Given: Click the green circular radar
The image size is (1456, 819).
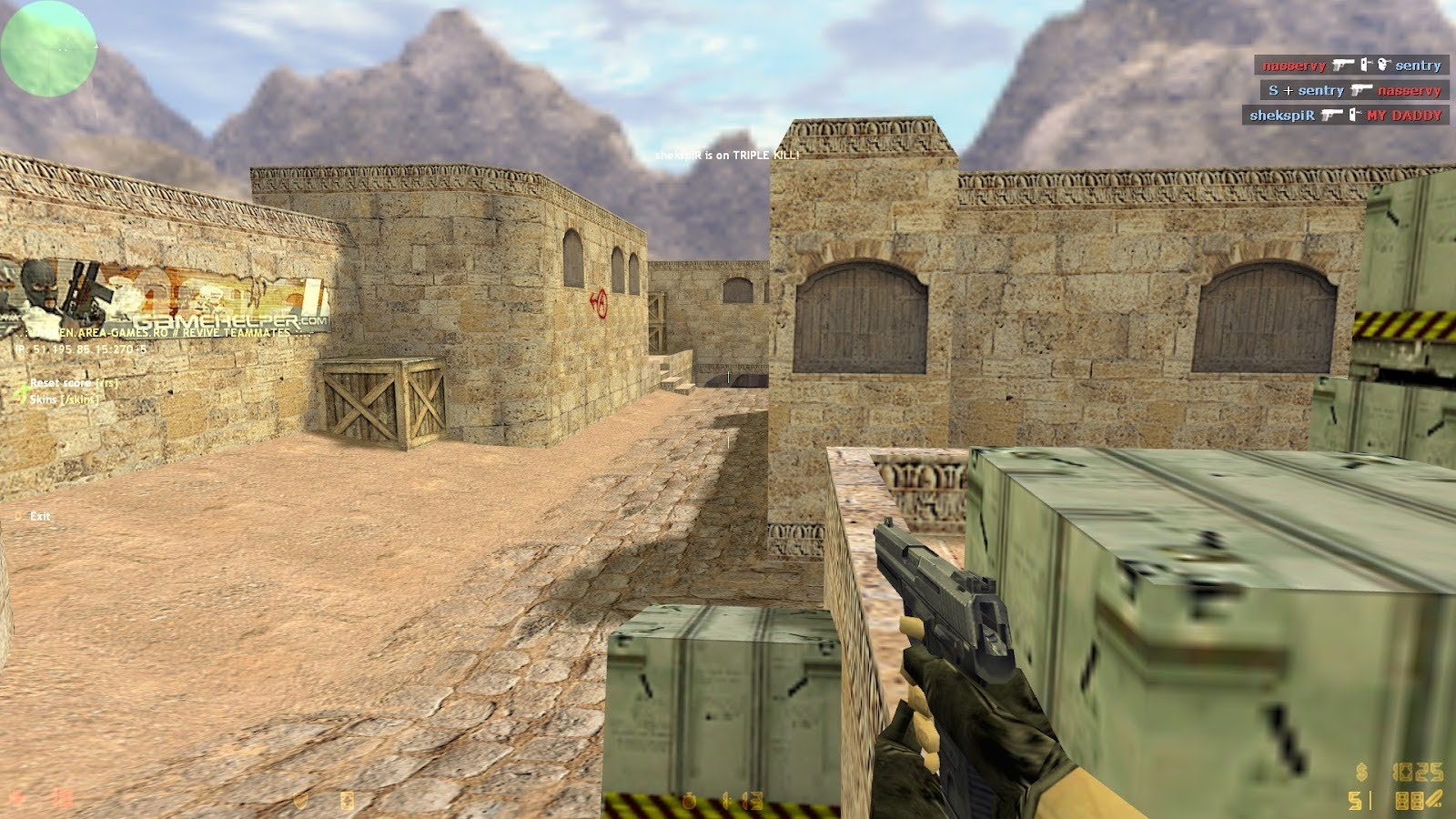Looking at the screenshot, I should tap(48, 48).
